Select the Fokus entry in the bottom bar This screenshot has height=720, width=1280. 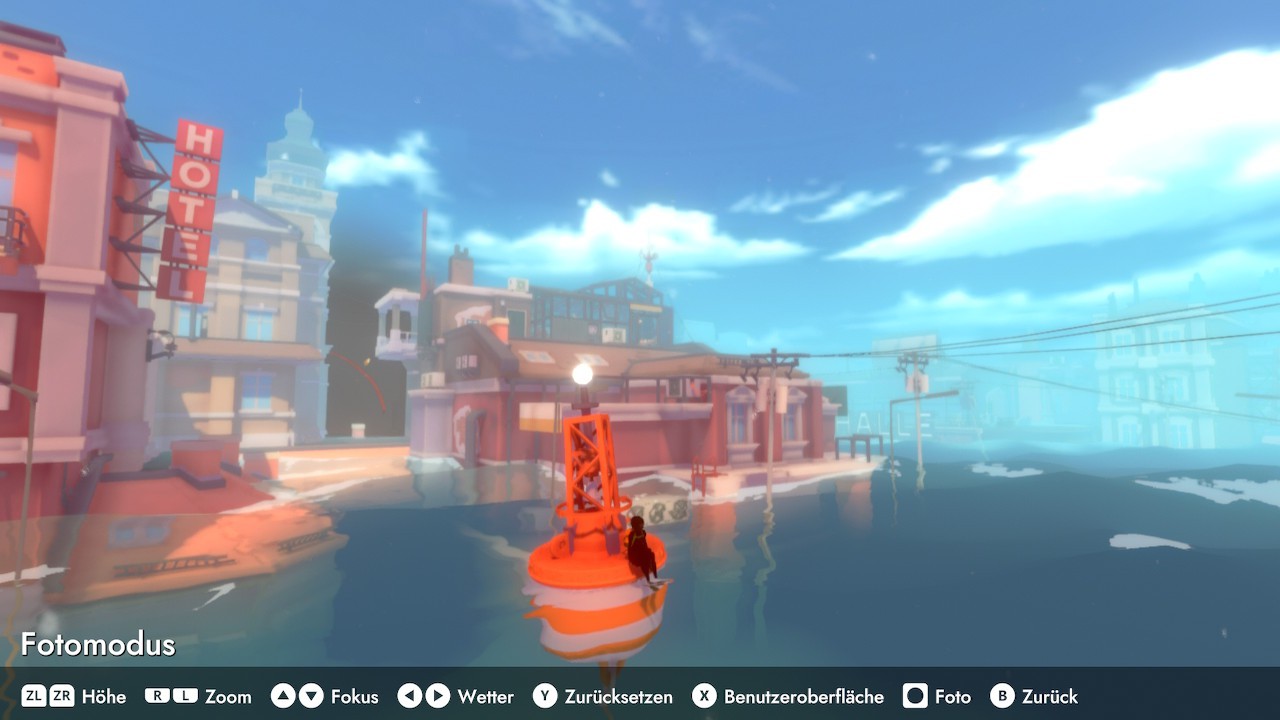point(355,697)
